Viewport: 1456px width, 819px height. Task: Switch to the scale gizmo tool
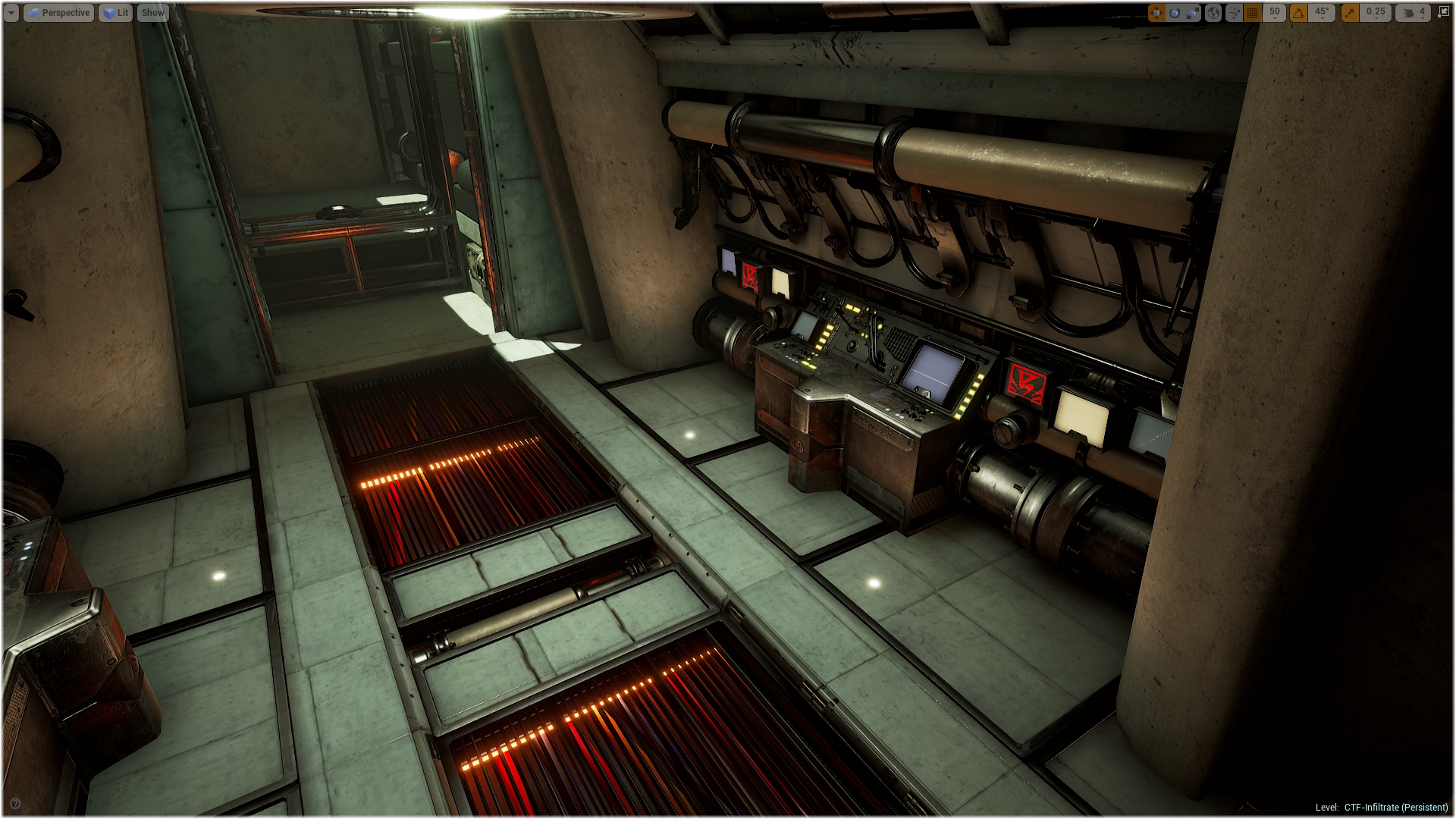tap(1192, 13)
